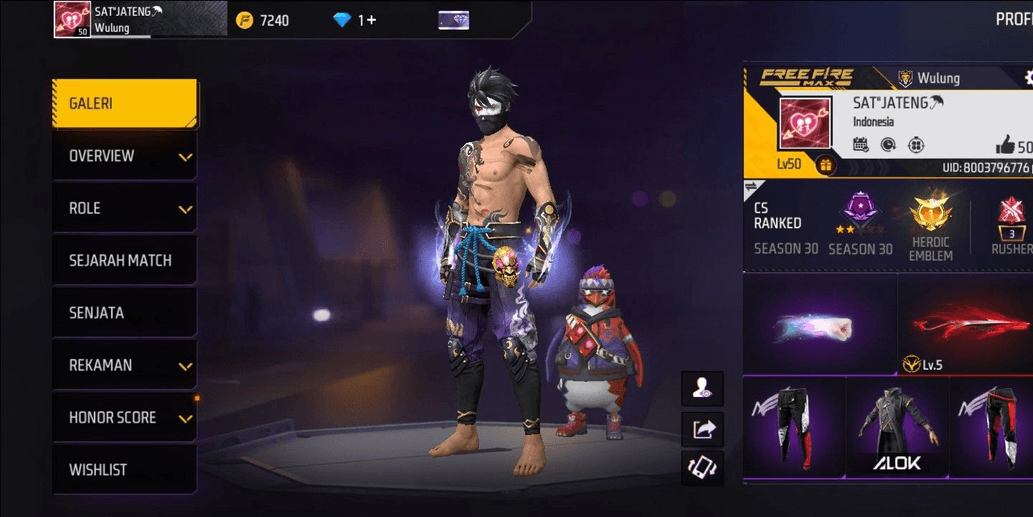Open Sejarah Match history
1033x517 pixels.
[x=124, y=260]
